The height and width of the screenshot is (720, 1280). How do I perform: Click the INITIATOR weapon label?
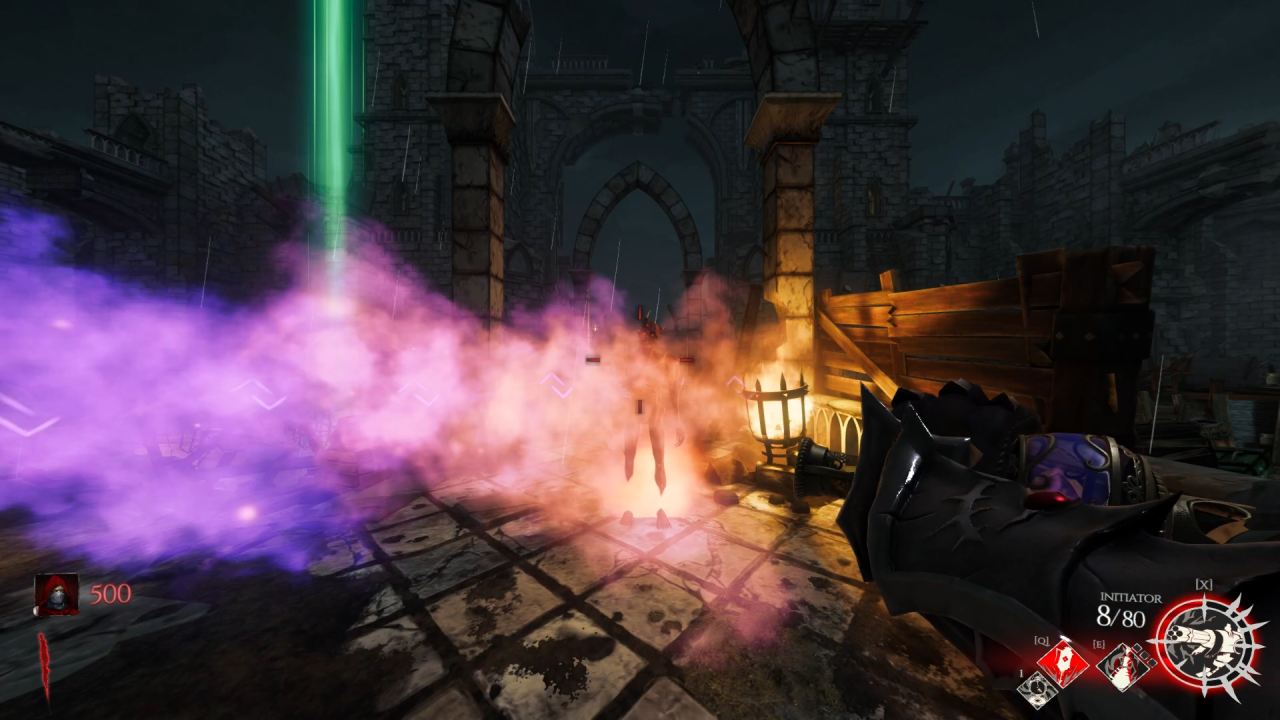point(1131,596)
